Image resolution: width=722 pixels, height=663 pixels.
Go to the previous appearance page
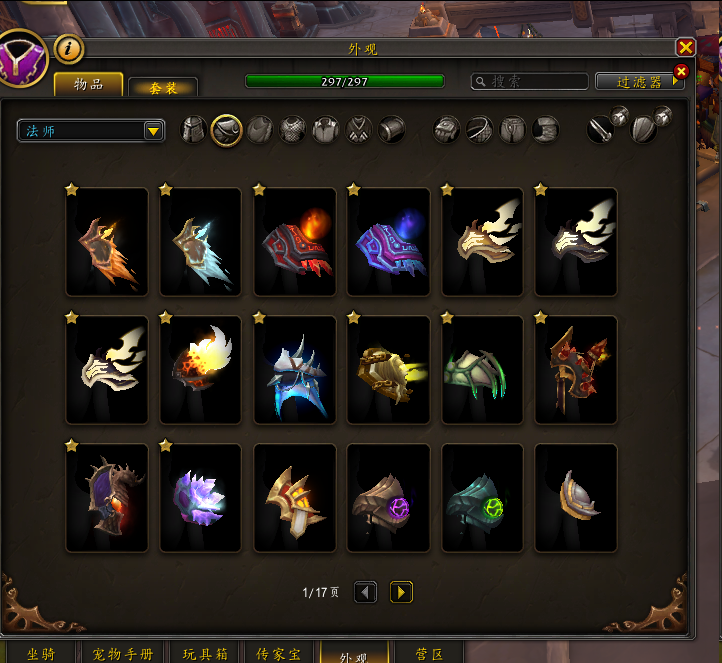[x=366, y=592]
